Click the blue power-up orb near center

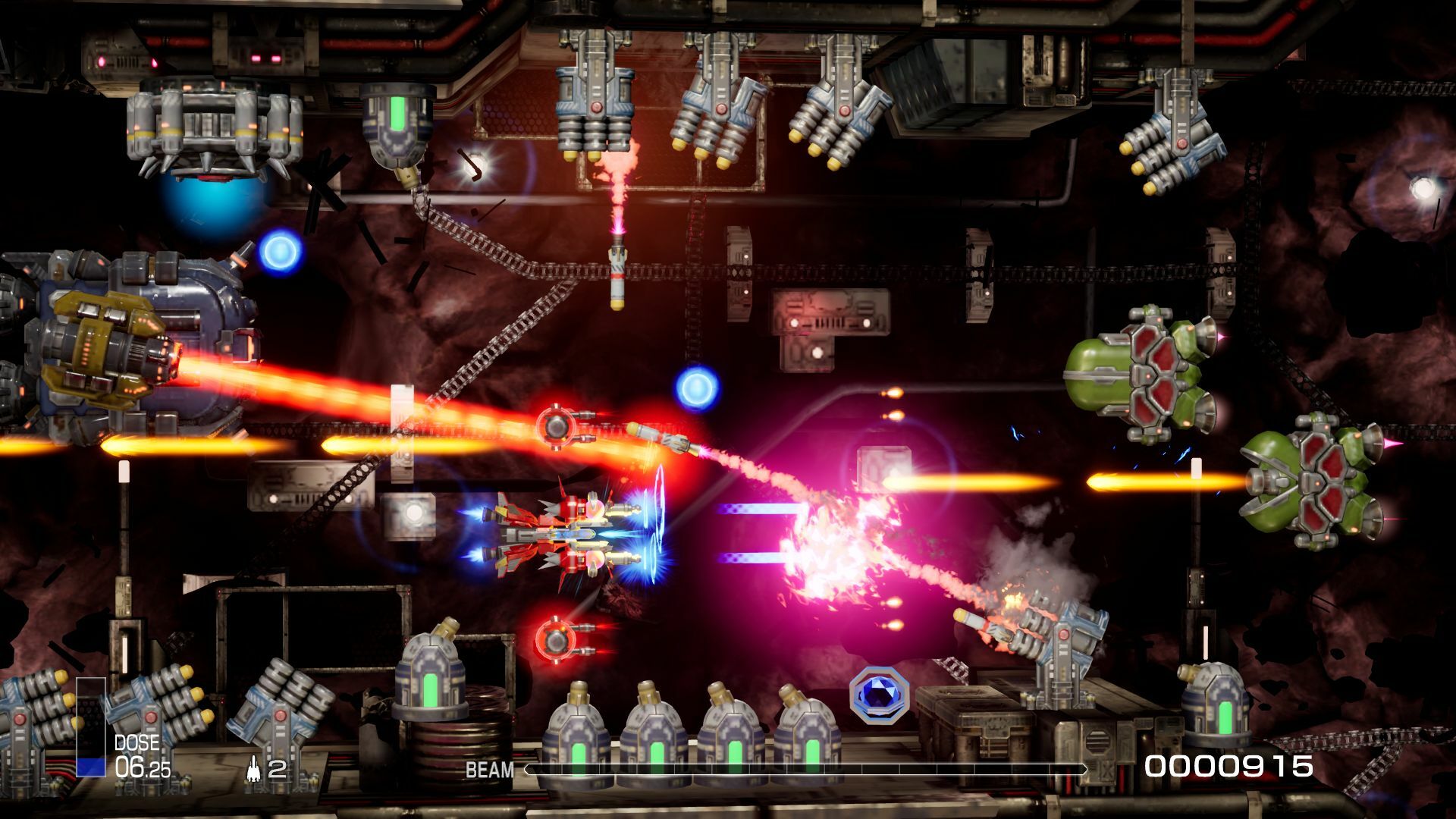coord(695,389)
